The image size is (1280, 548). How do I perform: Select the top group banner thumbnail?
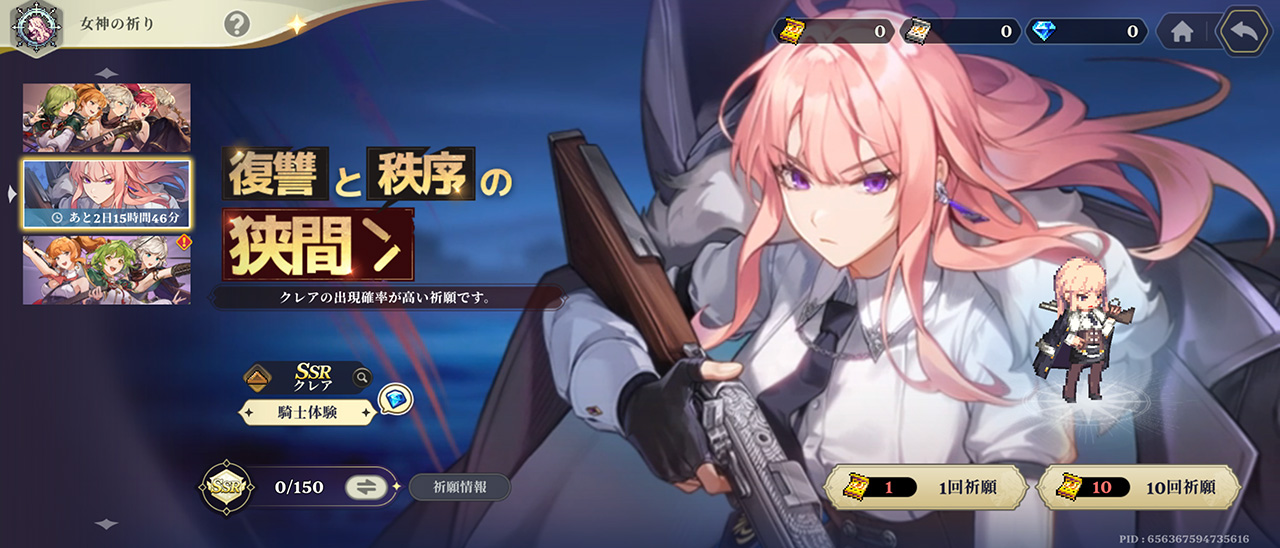(x=107, y=118)
